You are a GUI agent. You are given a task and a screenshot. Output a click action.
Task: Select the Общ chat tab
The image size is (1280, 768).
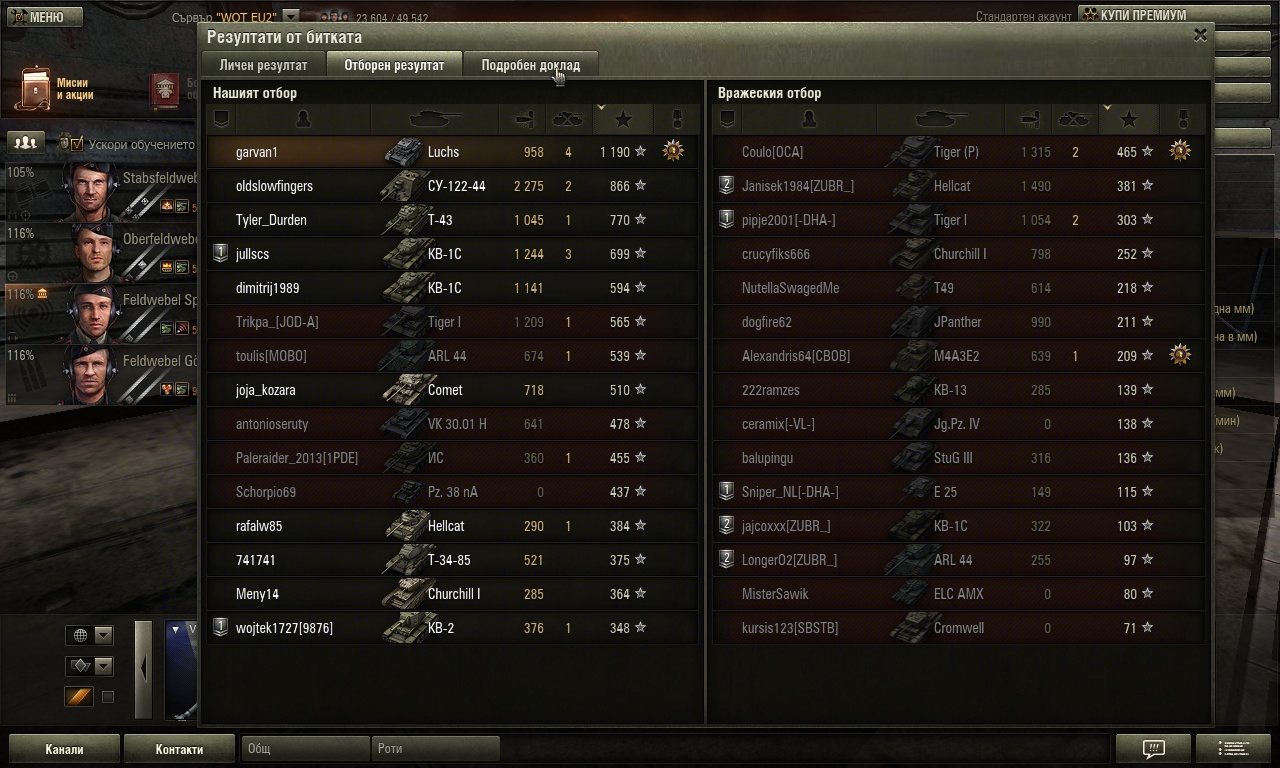pos(306,749)
